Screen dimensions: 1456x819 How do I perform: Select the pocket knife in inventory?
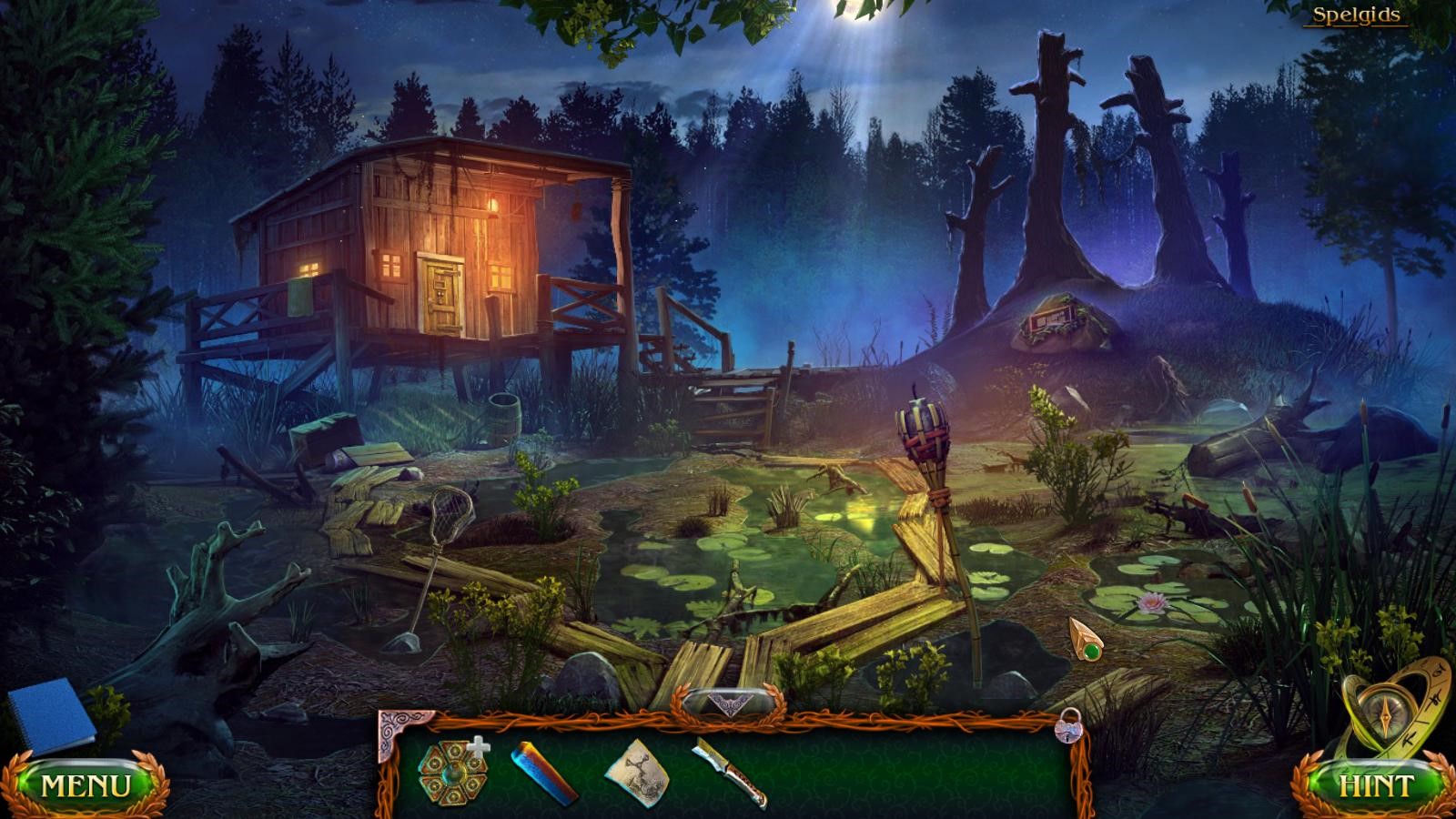(x=730, y=773)
